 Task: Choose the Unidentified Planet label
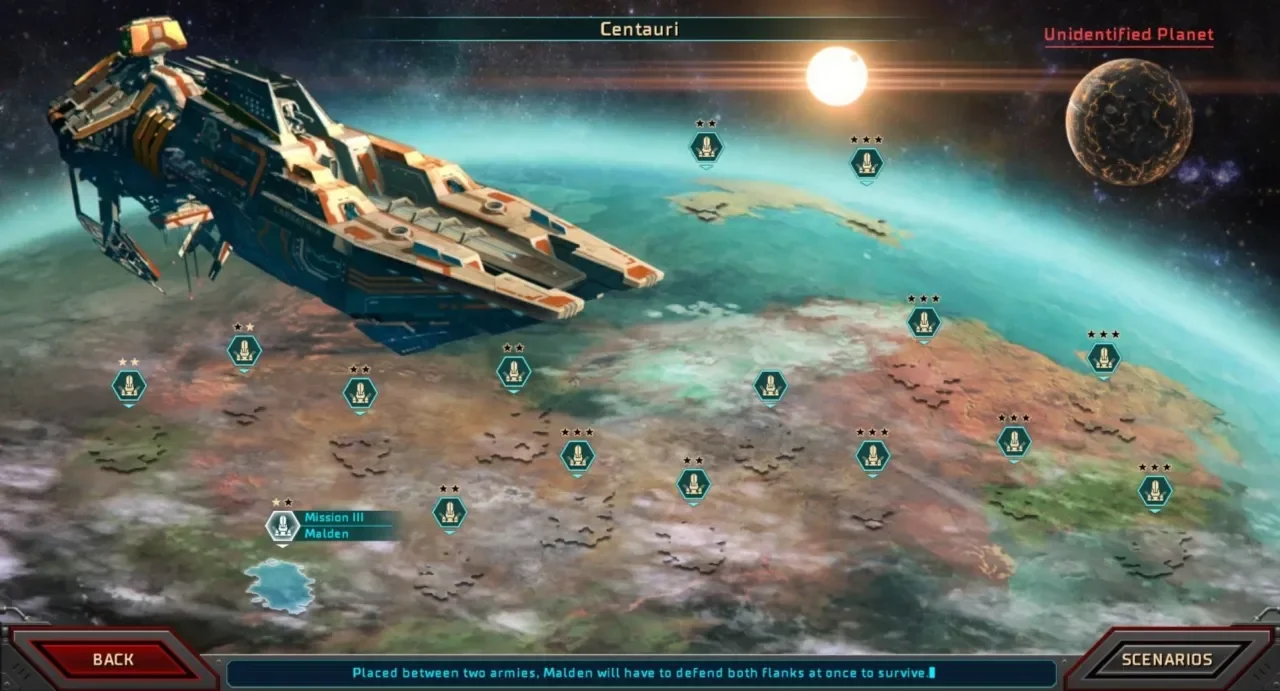(1128, 35)
